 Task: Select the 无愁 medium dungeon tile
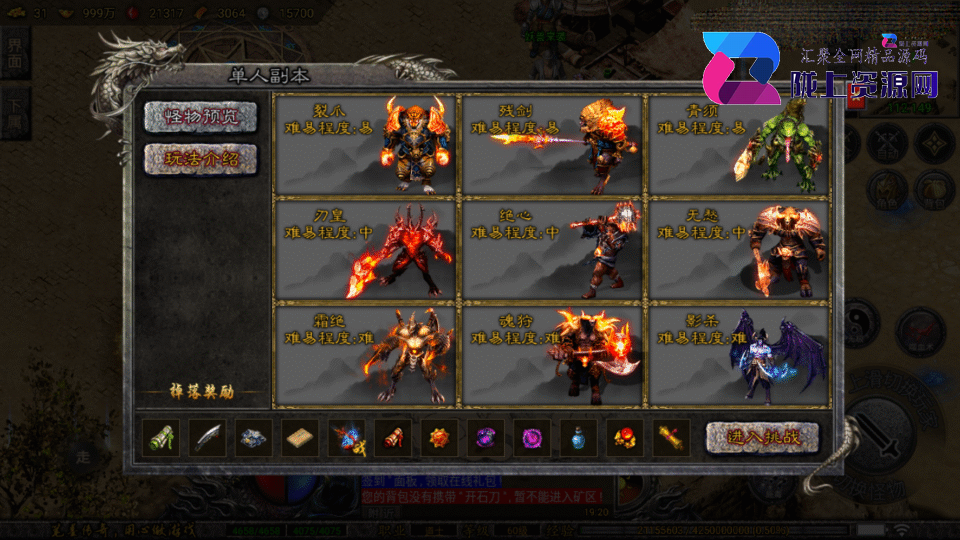[x=739, y=248]
